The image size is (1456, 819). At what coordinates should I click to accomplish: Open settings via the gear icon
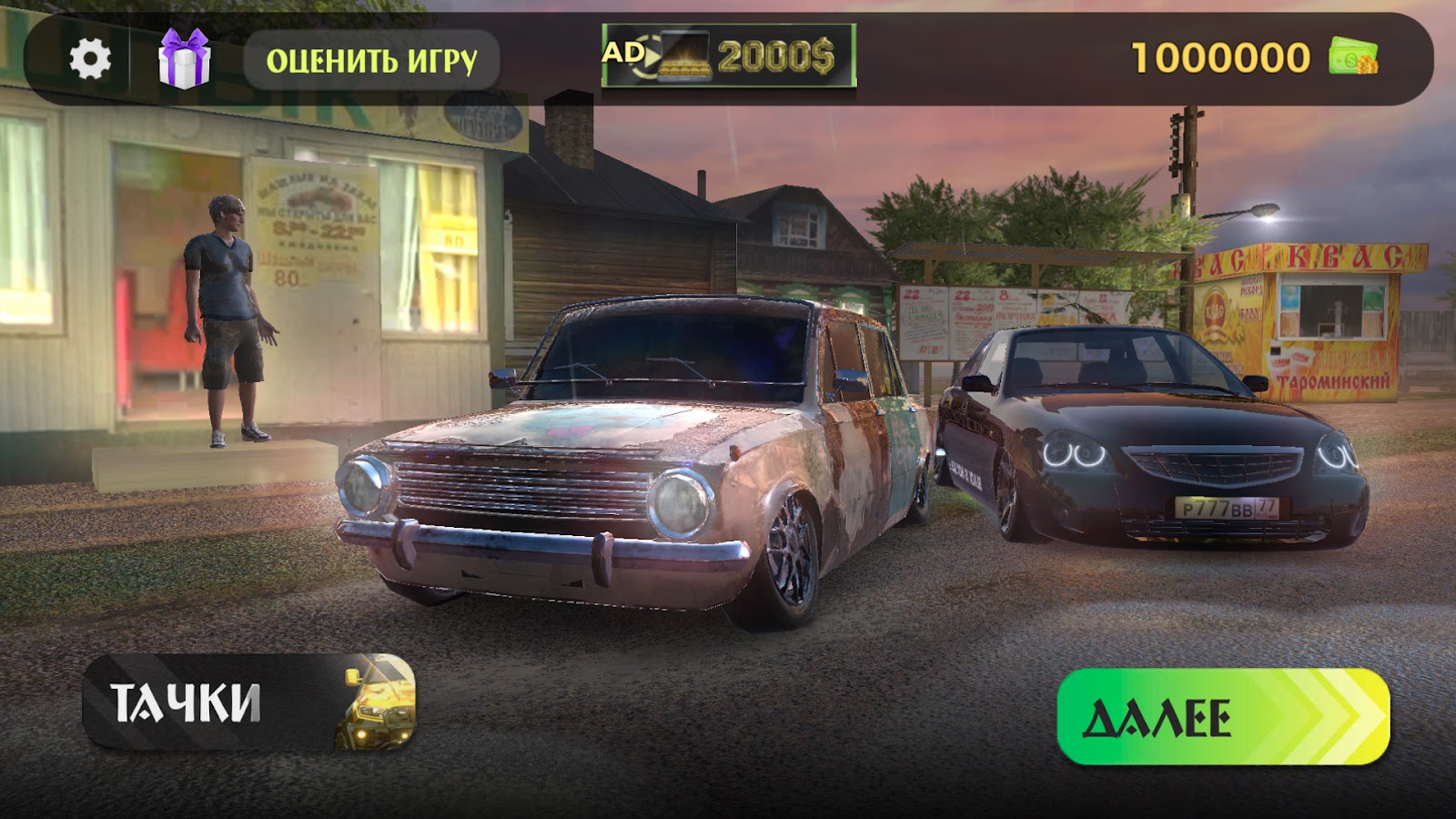(91, 57)
